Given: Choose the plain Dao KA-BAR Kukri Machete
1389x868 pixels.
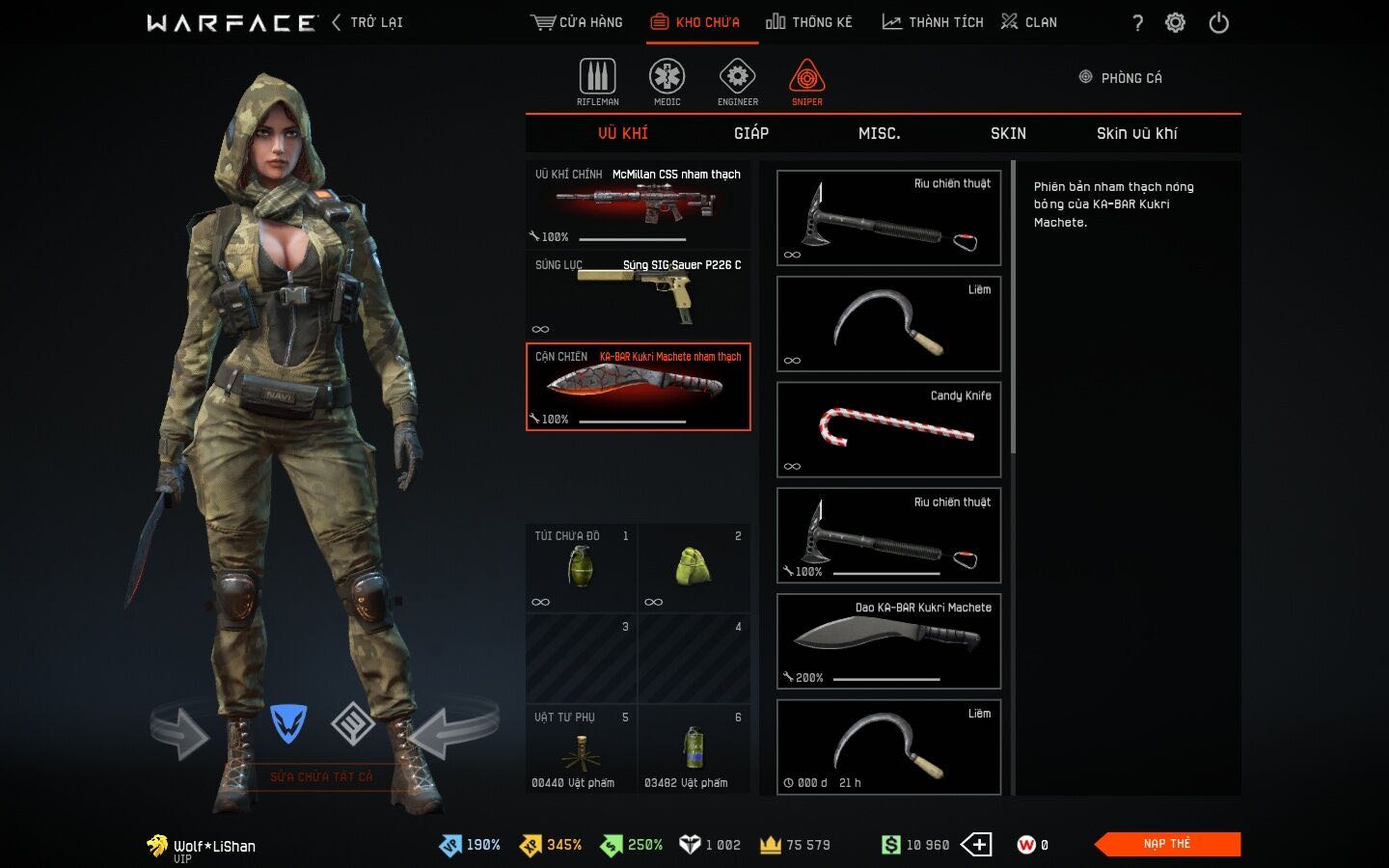Looking at the screenshot, I should pos(888,641).
